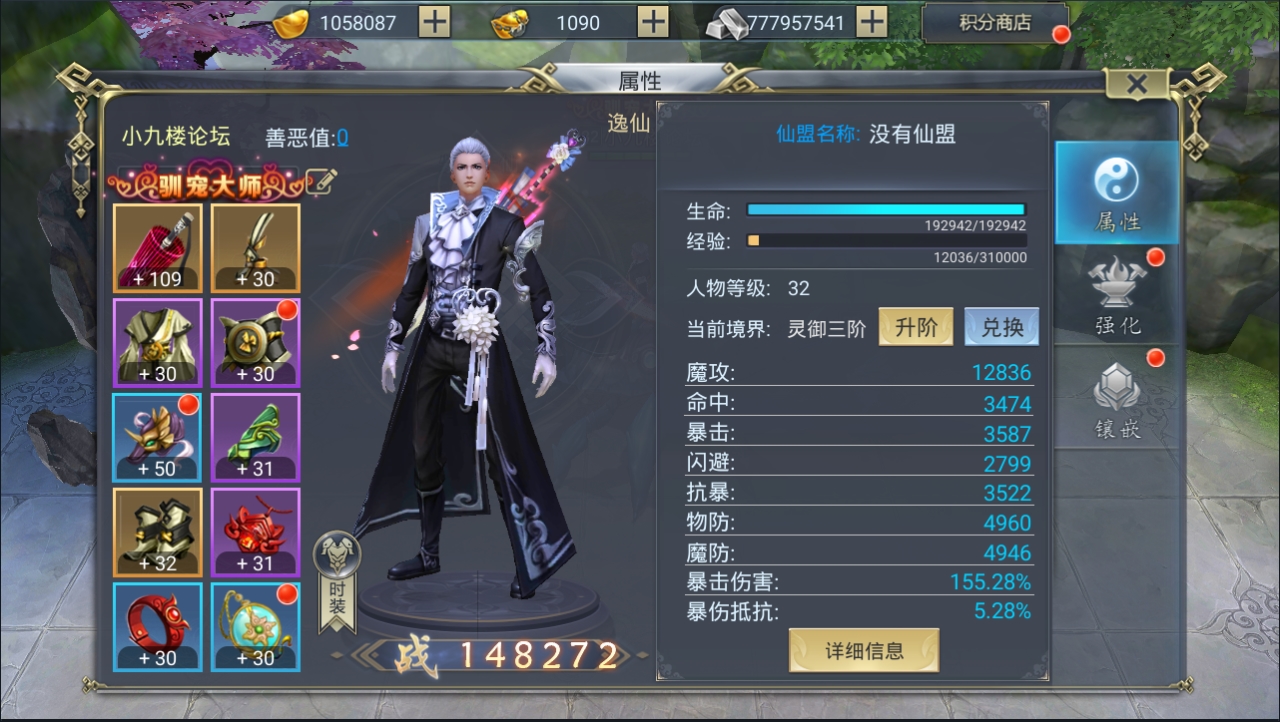
Task: Click the 善恶值 value link
Action: tap(342, 138)
